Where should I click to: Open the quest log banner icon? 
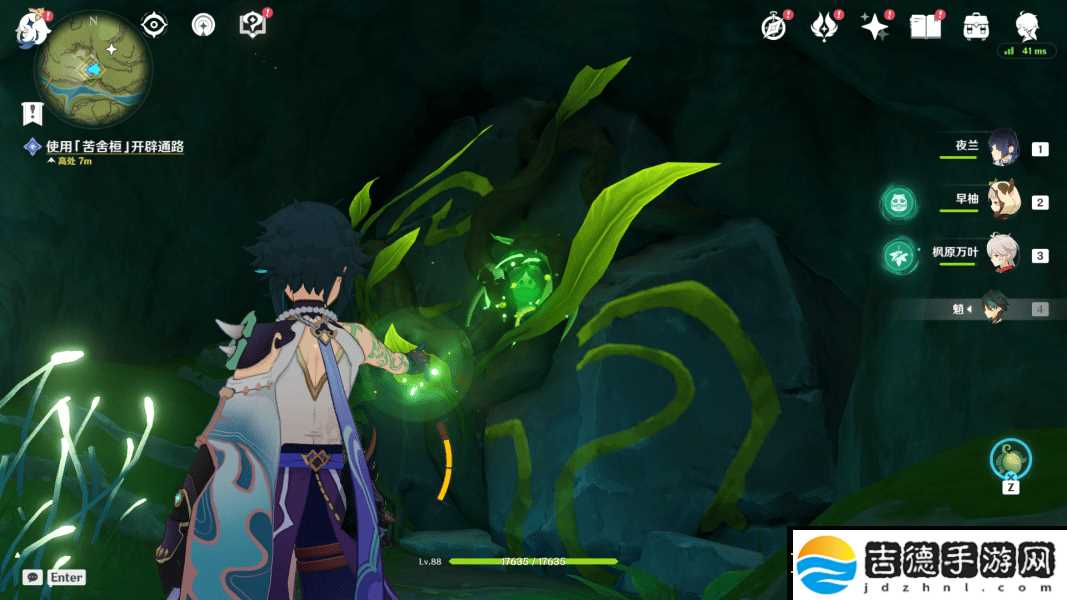(32, 113)
